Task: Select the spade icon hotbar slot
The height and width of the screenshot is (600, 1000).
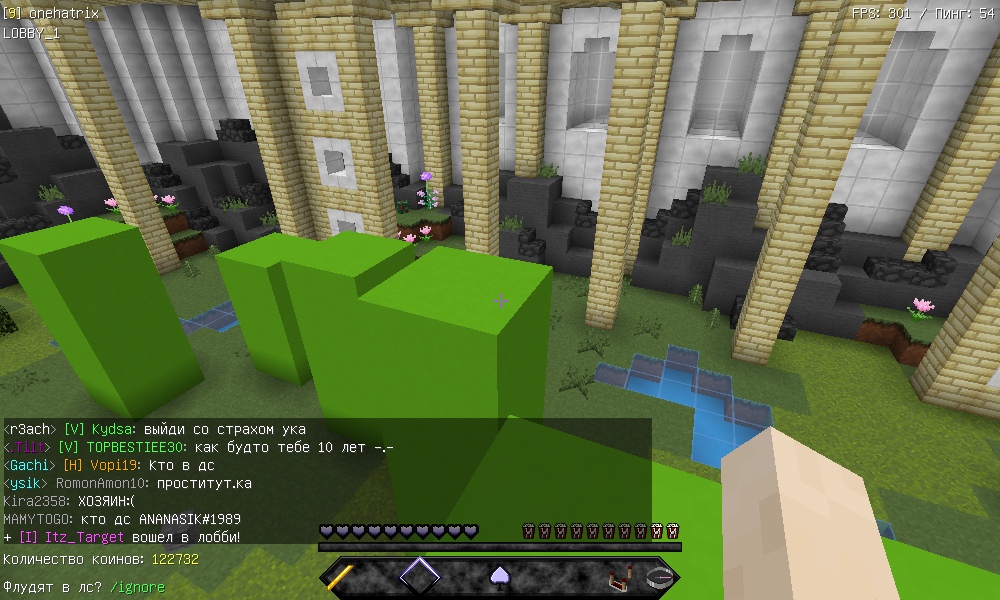Action: coord(499,577)
